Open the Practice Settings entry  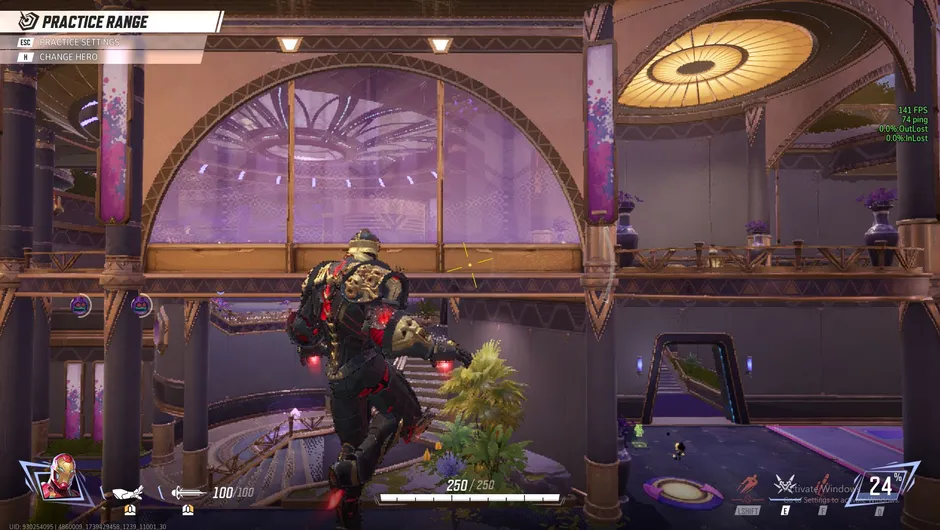78,42
